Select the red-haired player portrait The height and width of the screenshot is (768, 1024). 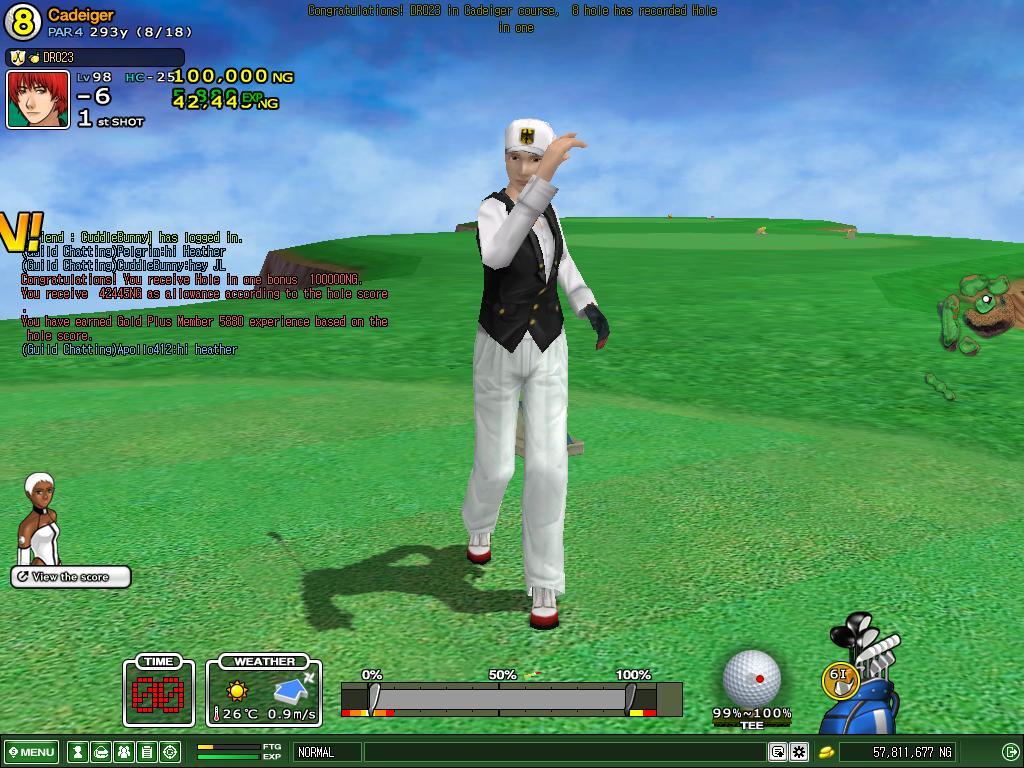click(38, 99)
